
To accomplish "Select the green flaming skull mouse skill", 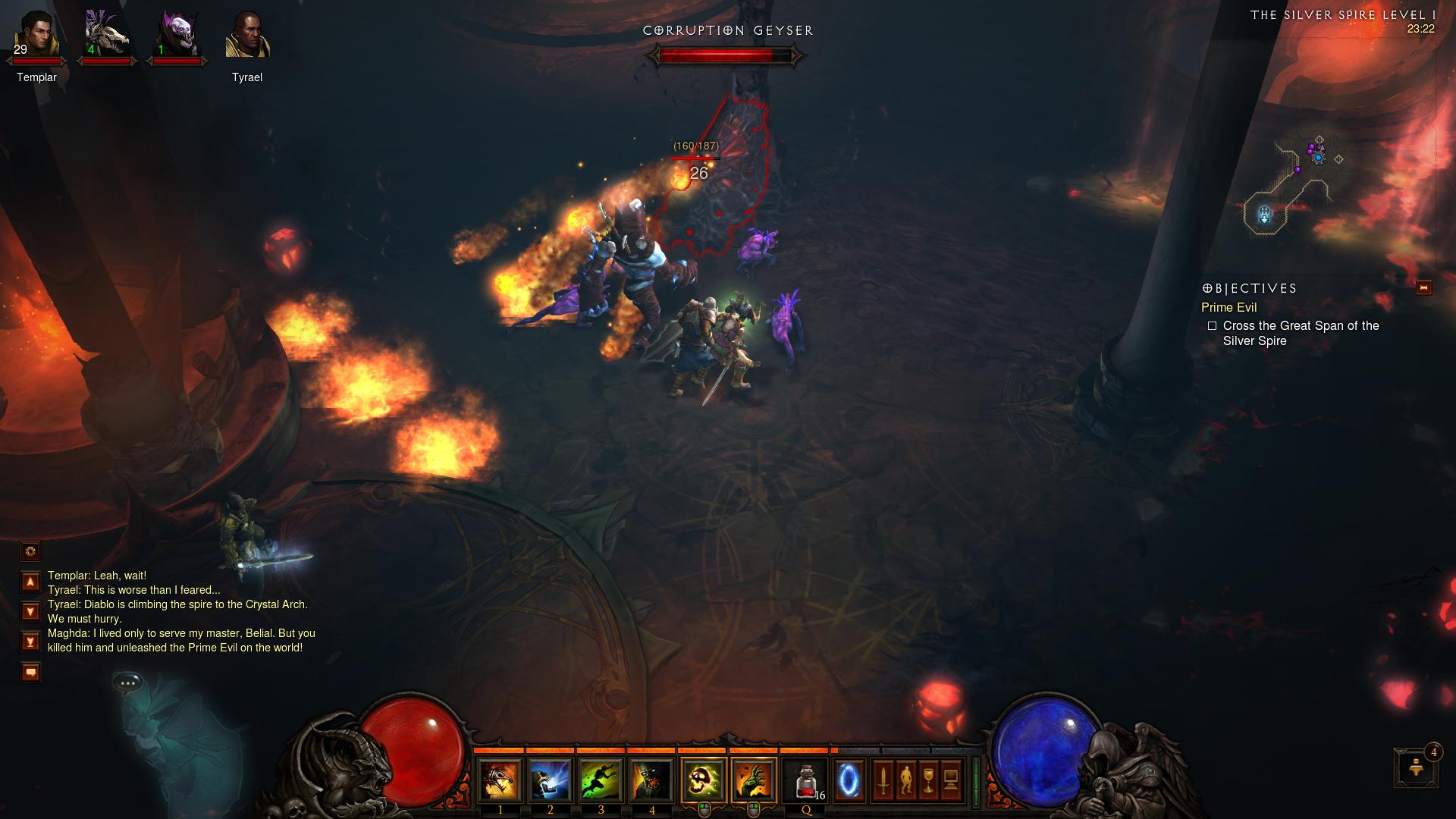I will (x=704, y=780).
